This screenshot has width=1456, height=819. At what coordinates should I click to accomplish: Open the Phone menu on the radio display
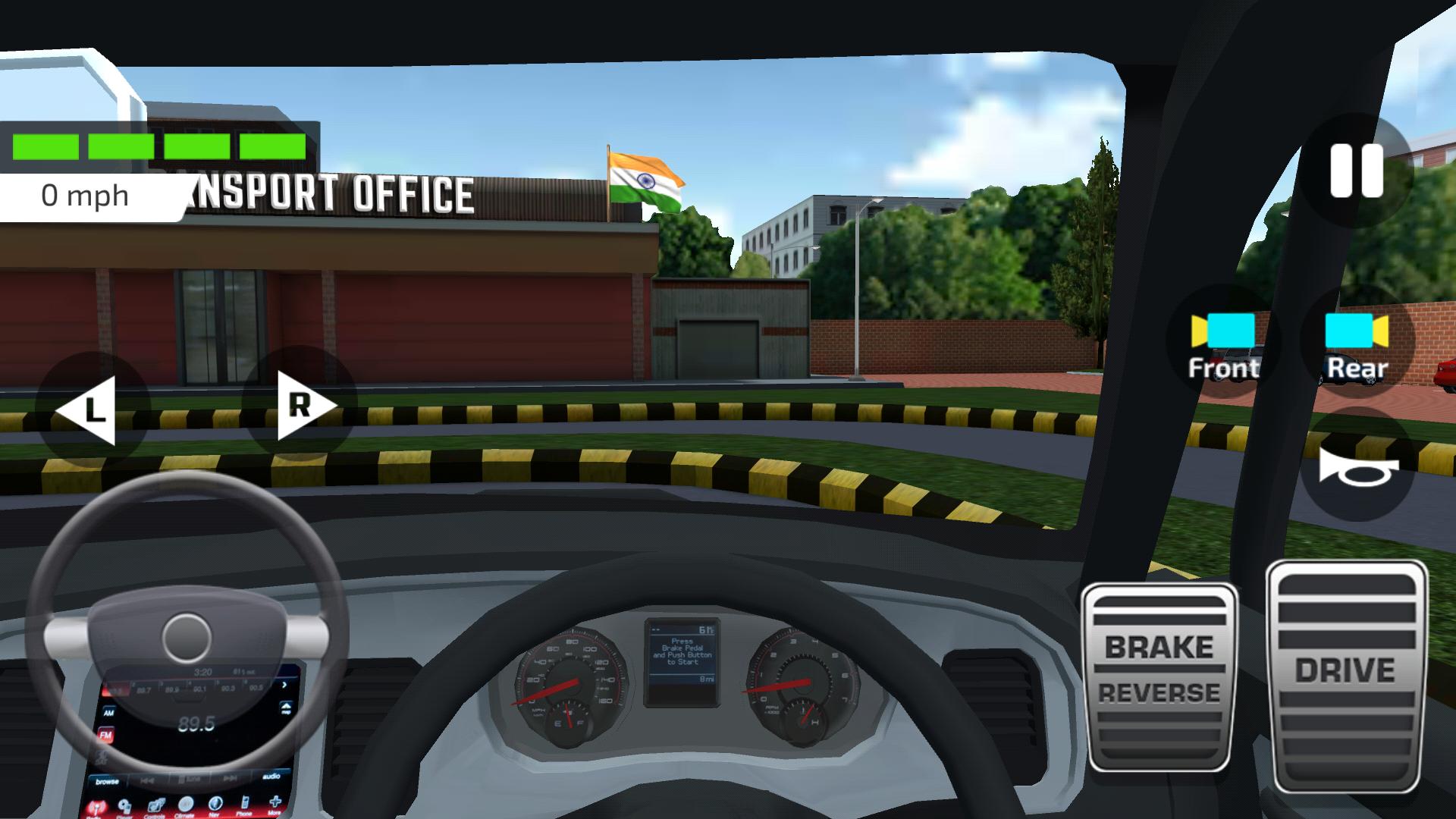click(x=245, y=804)
